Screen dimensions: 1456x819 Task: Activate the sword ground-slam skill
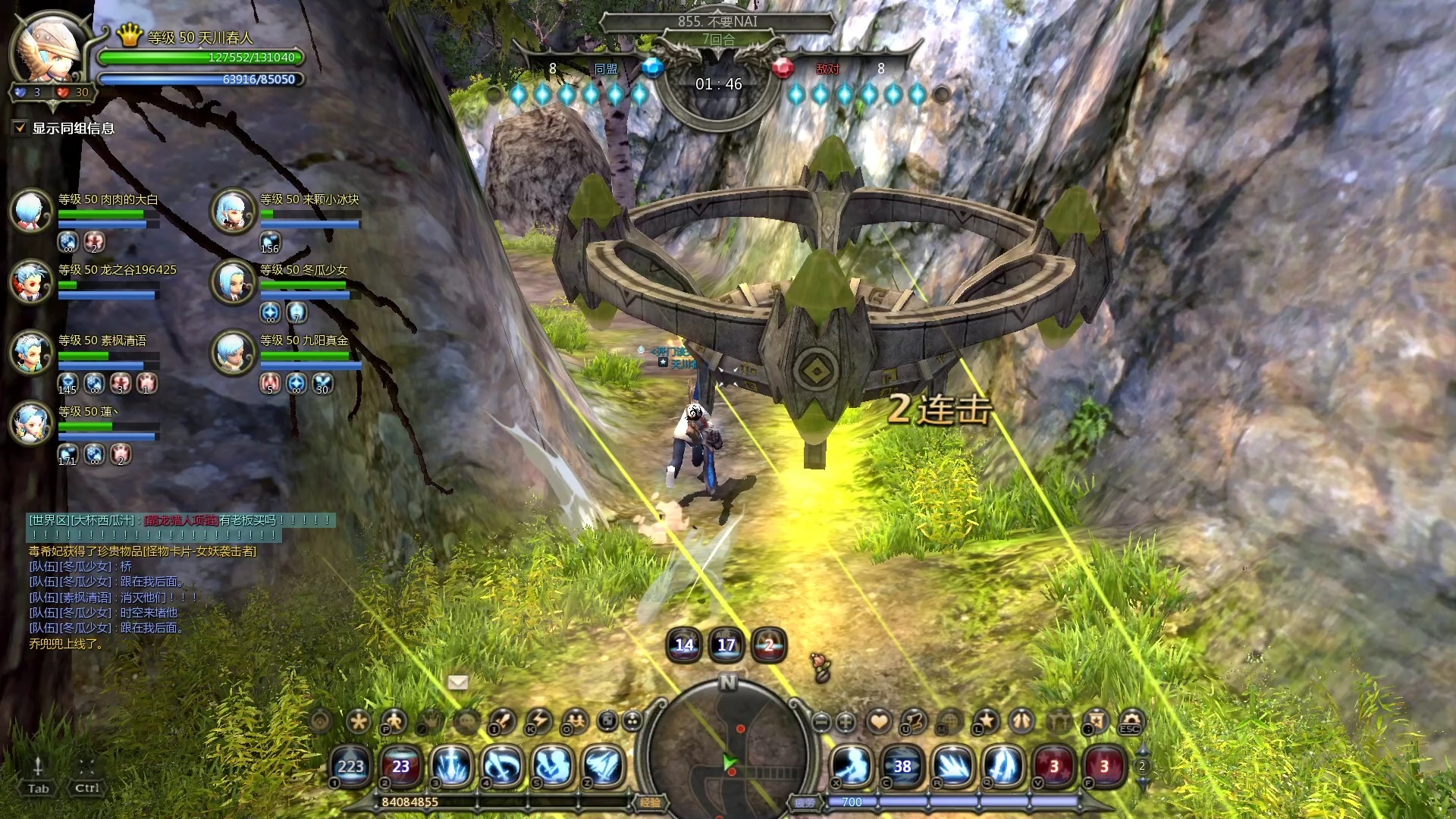[x=451, y=766]
